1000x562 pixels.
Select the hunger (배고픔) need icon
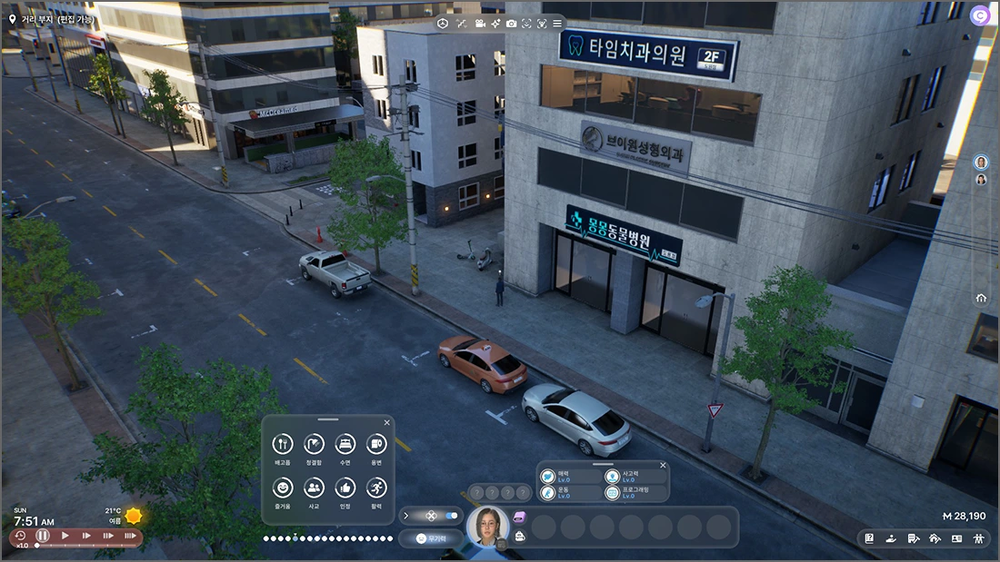click(283, 443)
